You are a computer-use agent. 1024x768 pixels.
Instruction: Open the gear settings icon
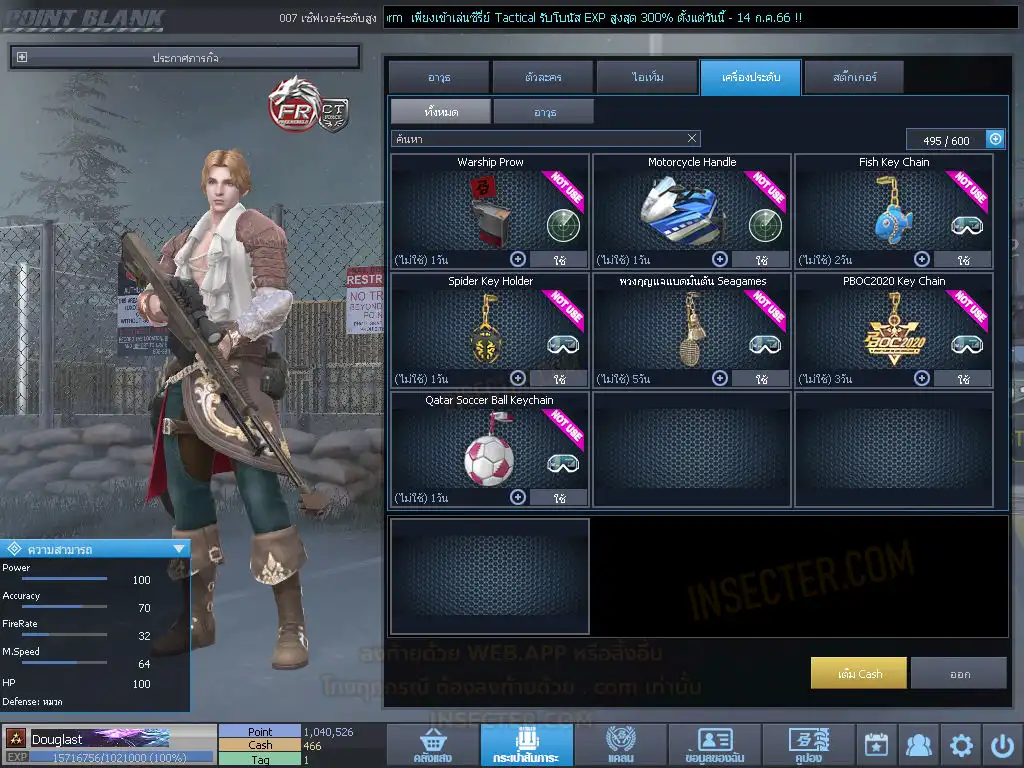tap(961, 745)
